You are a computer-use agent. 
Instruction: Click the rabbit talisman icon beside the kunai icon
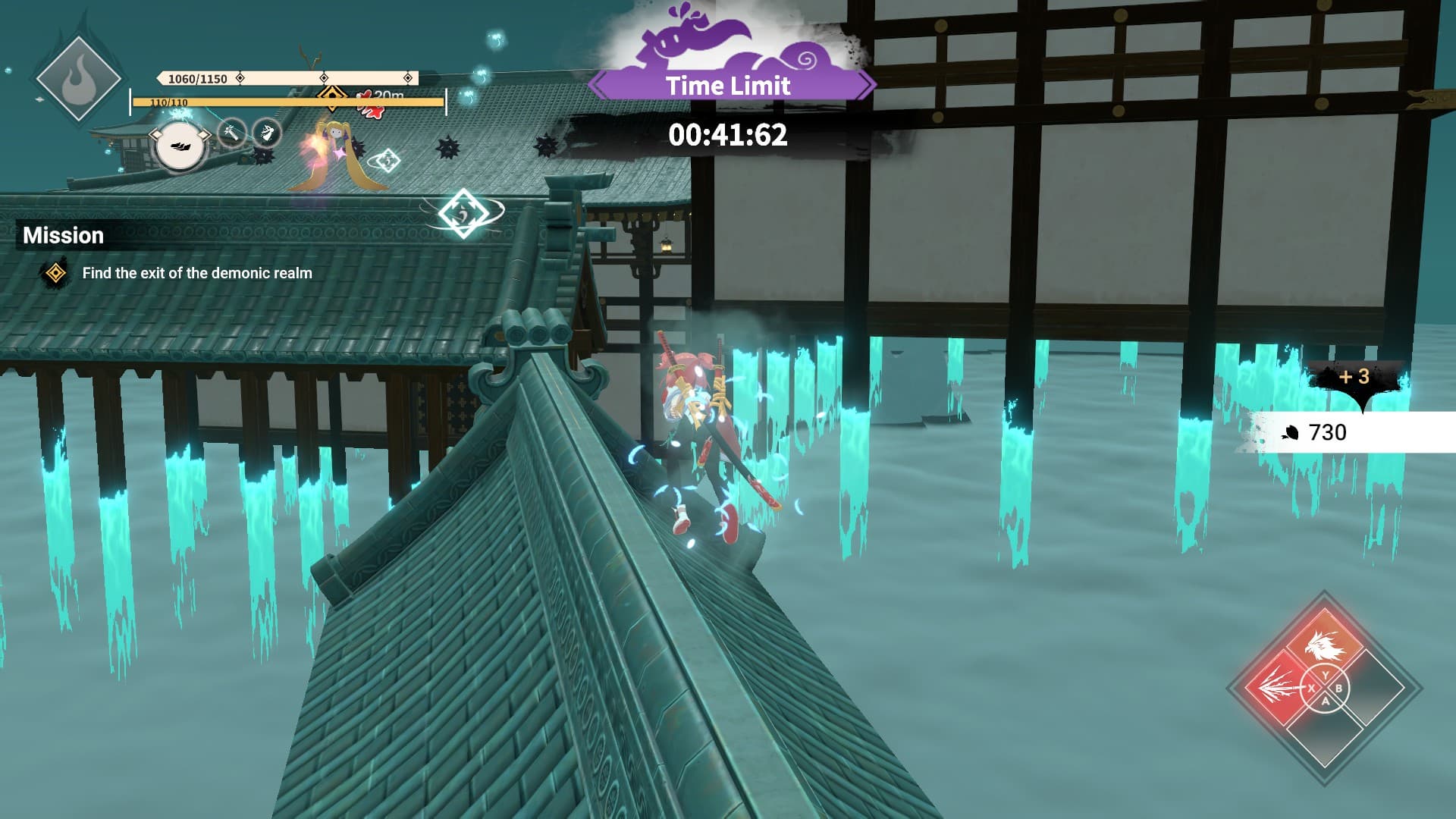point(265,133)
